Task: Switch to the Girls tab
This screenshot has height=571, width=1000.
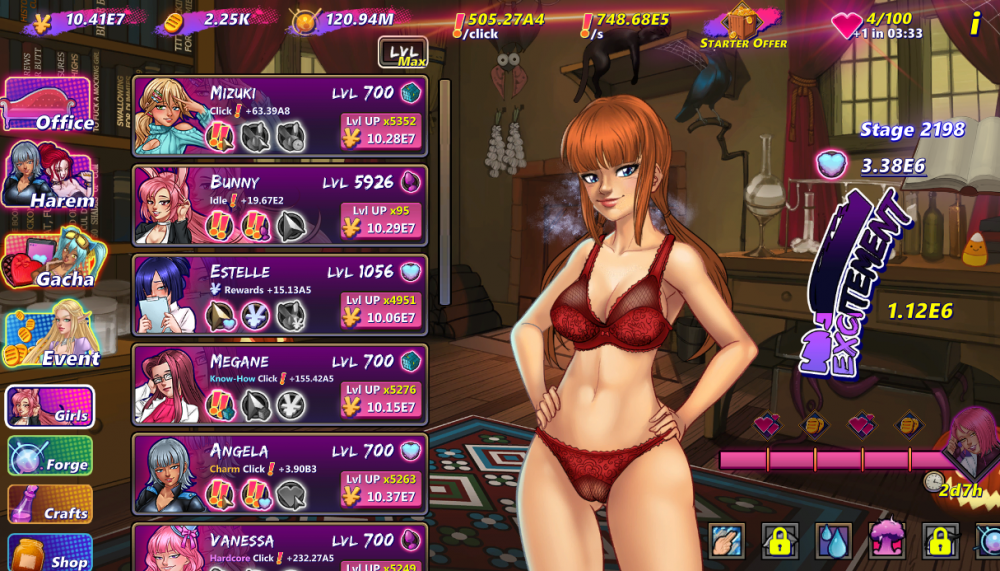Action: point(50,407)
